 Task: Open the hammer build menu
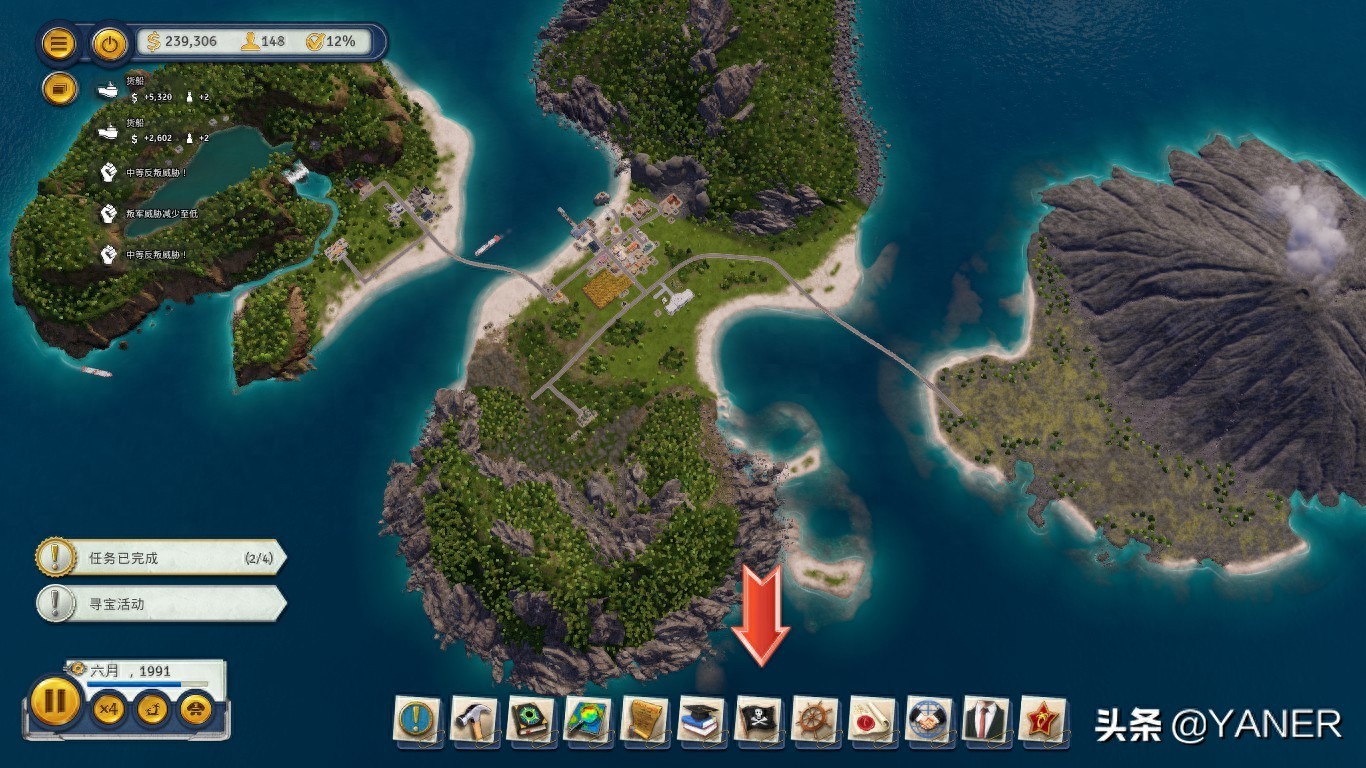473,719
